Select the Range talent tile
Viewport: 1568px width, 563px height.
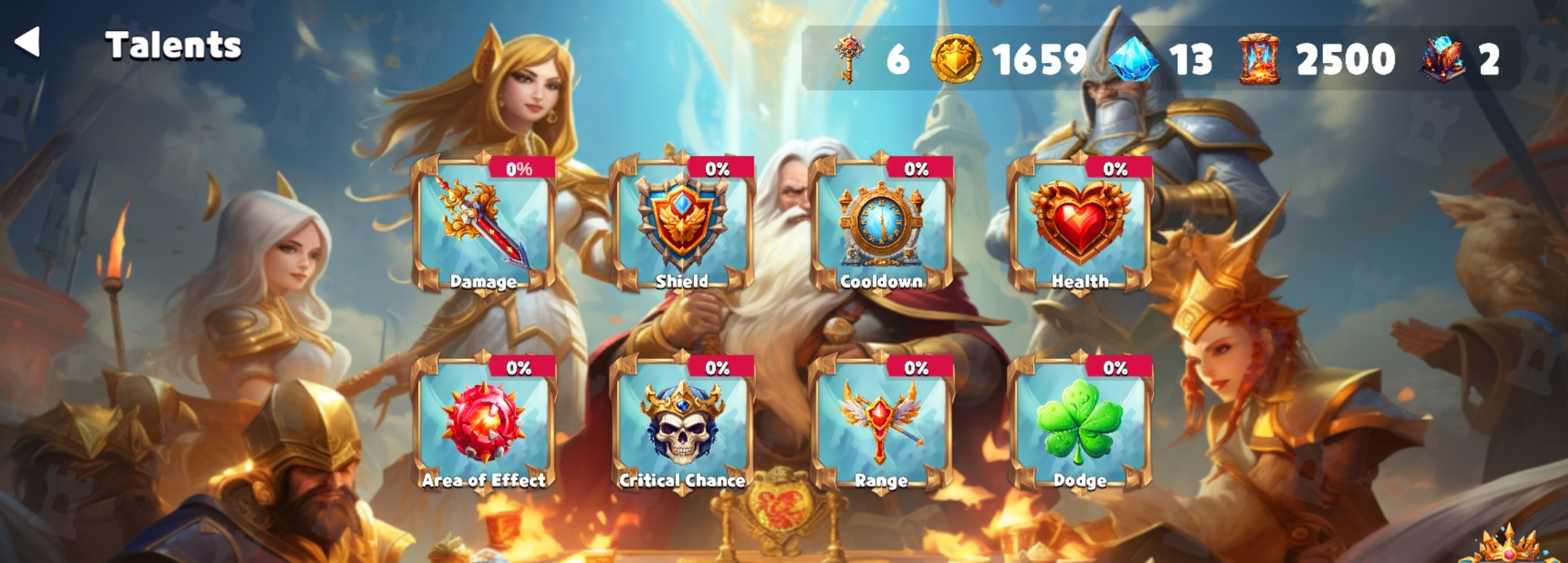pos(881,423)
